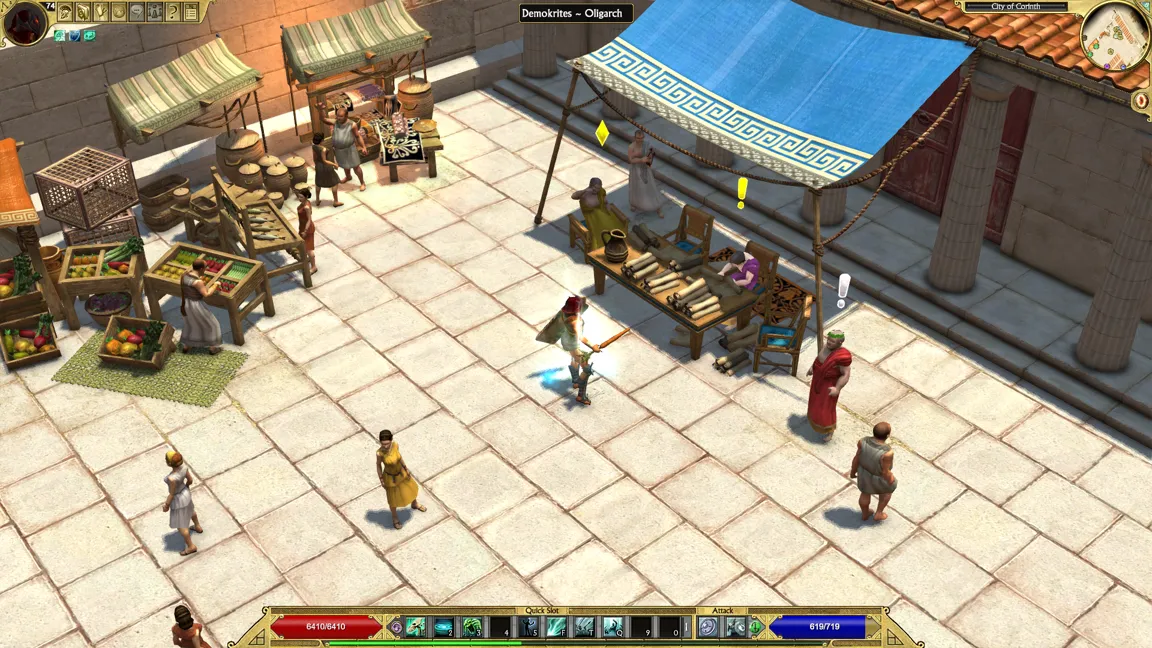Select the right-click attack skill icon
Image resolution: width=1152 pixels, height=648 pixels.
(x=737, y=628)
